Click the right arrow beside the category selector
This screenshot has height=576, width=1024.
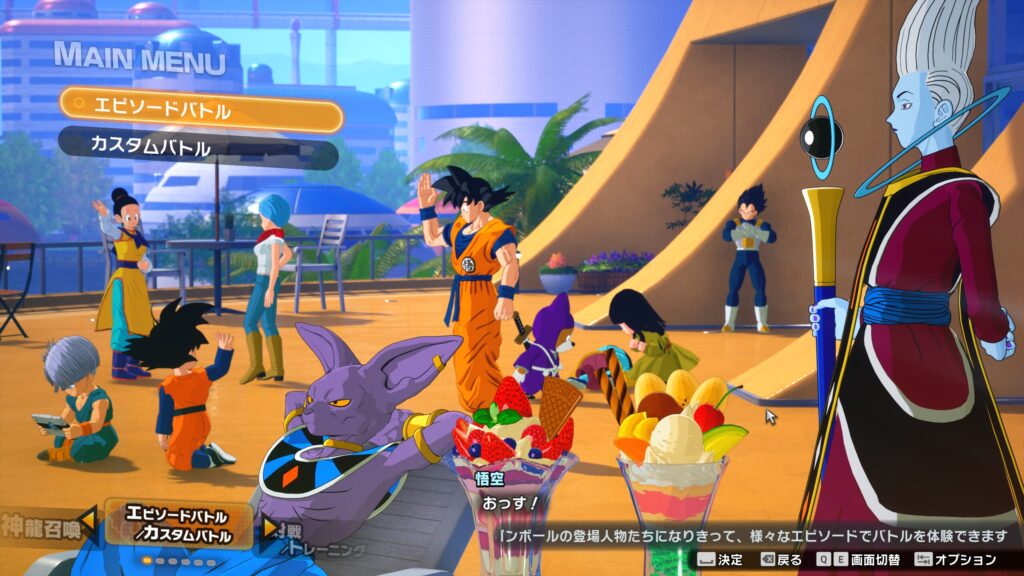pyautogui.click(x=269, y=526)
